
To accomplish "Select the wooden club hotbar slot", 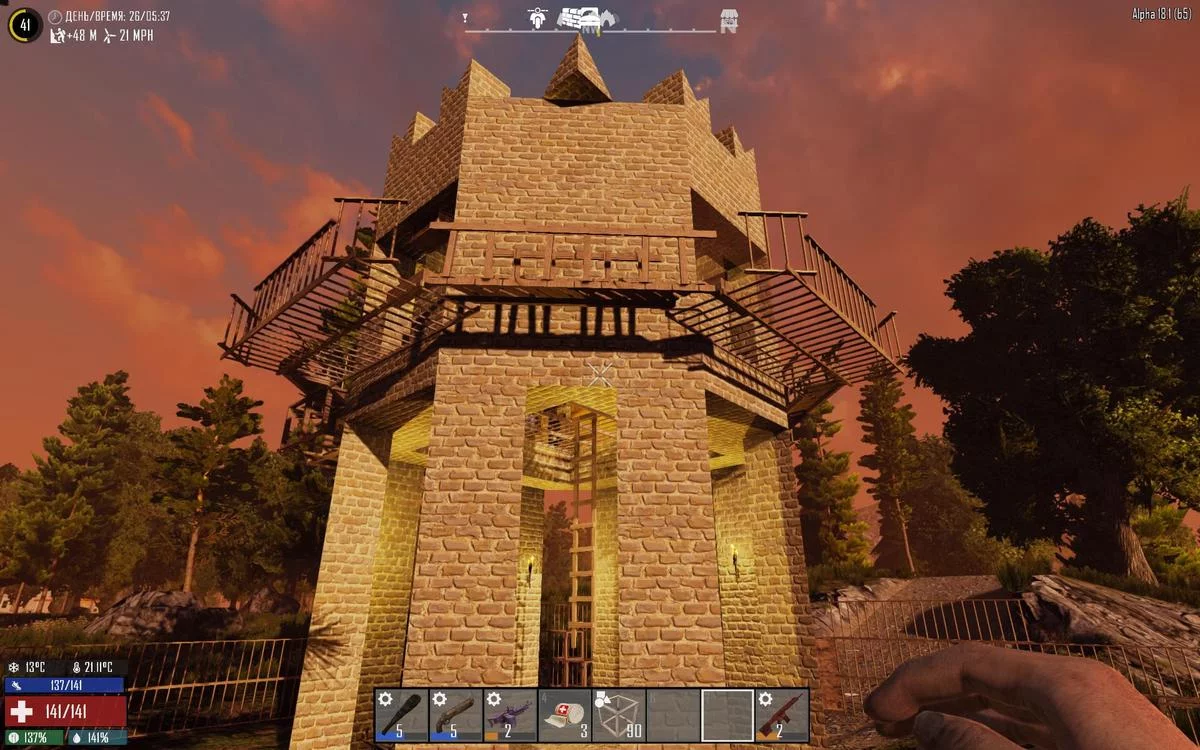I will [x=402, y=715].
